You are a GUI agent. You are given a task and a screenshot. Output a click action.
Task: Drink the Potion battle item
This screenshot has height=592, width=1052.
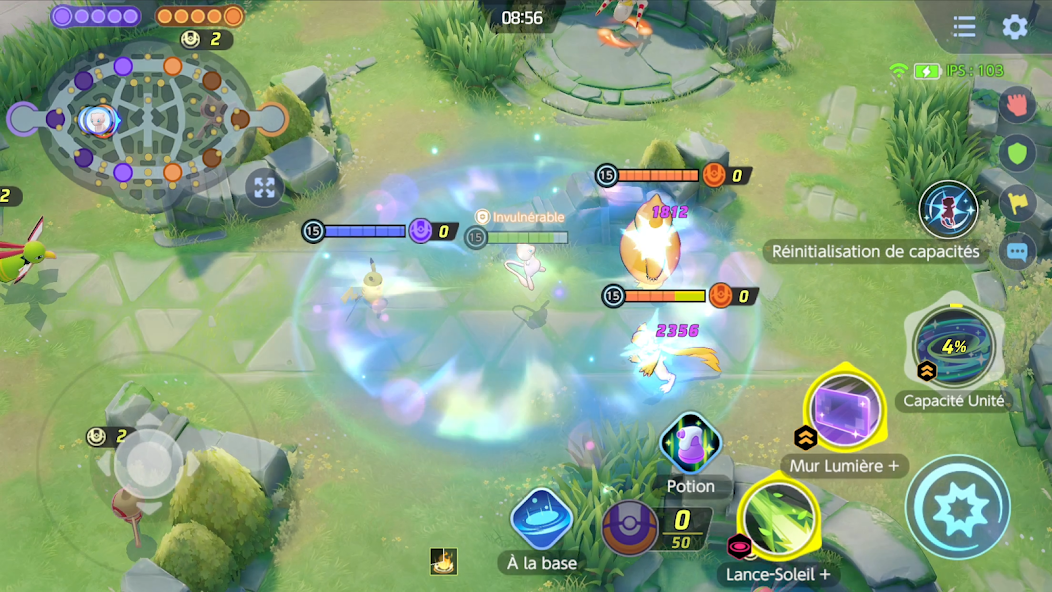(x=690, y=445)
